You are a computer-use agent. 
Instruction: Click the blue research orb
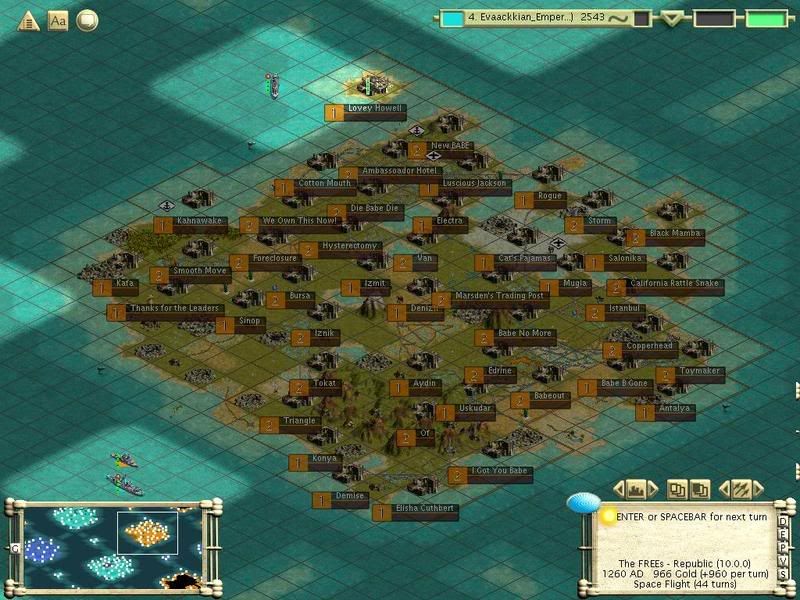click(581, 503)
